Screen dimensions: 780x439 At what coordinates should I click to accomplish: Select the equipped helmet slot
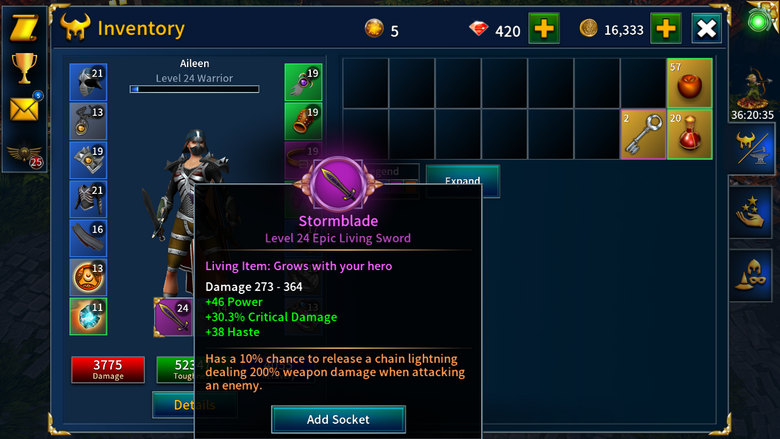click(x=88, y=82)
